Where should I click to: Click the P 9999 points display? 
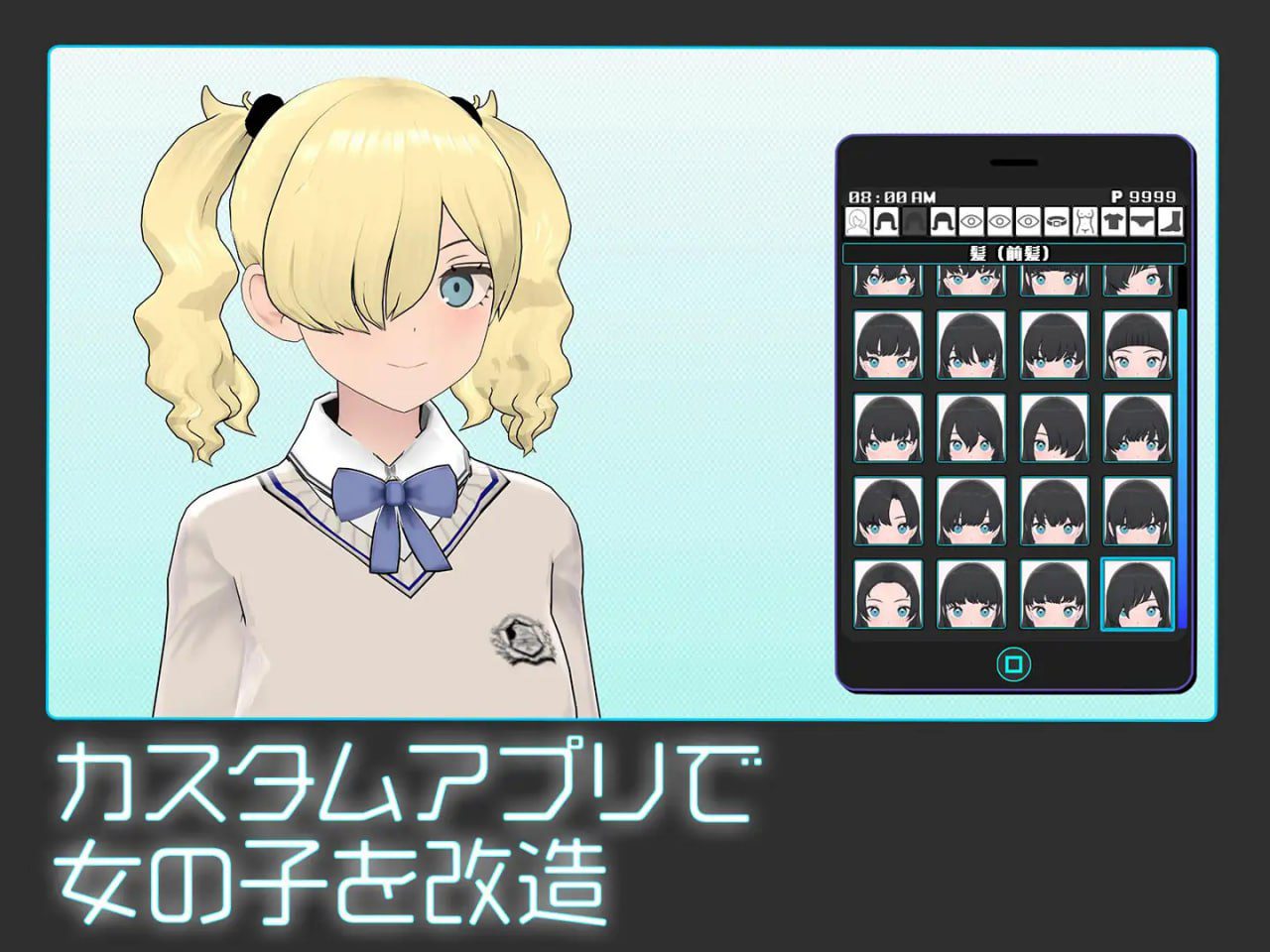(x=1143, y=195)
